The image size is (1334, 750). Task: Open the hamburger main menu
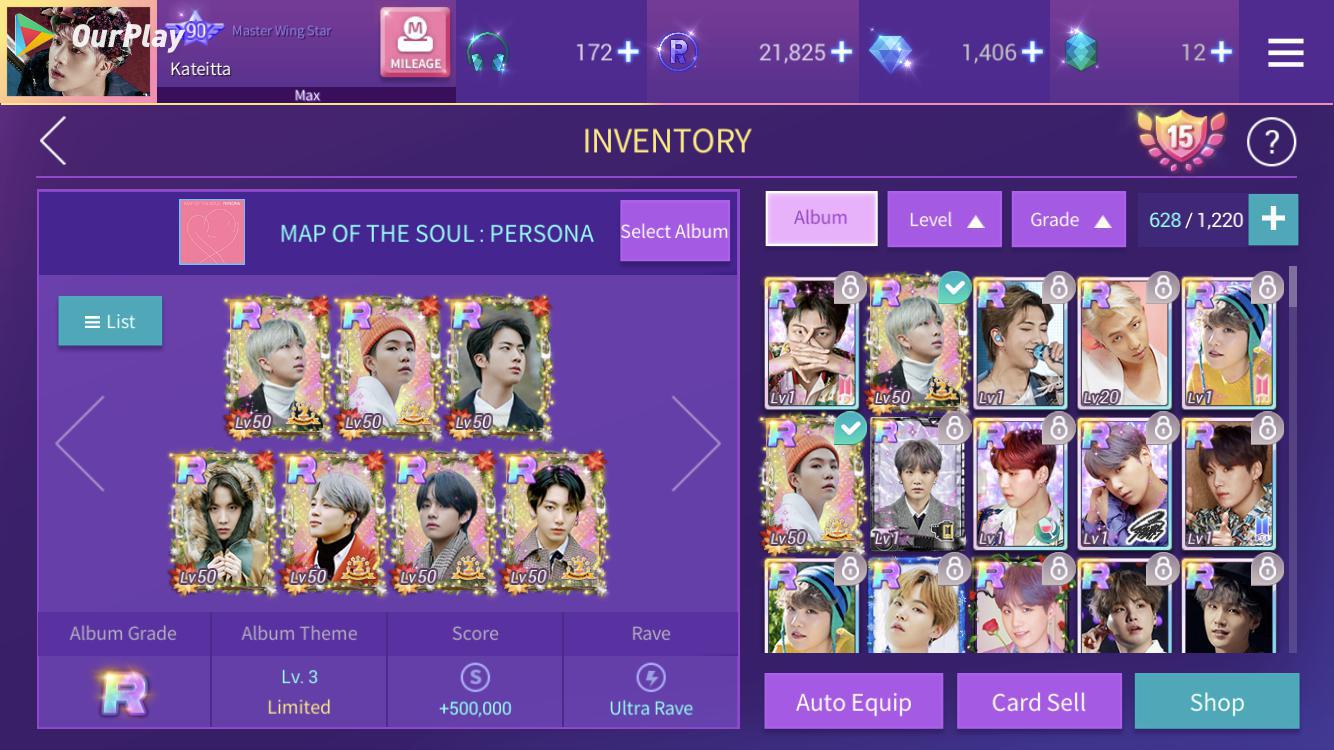(1285, 53)
